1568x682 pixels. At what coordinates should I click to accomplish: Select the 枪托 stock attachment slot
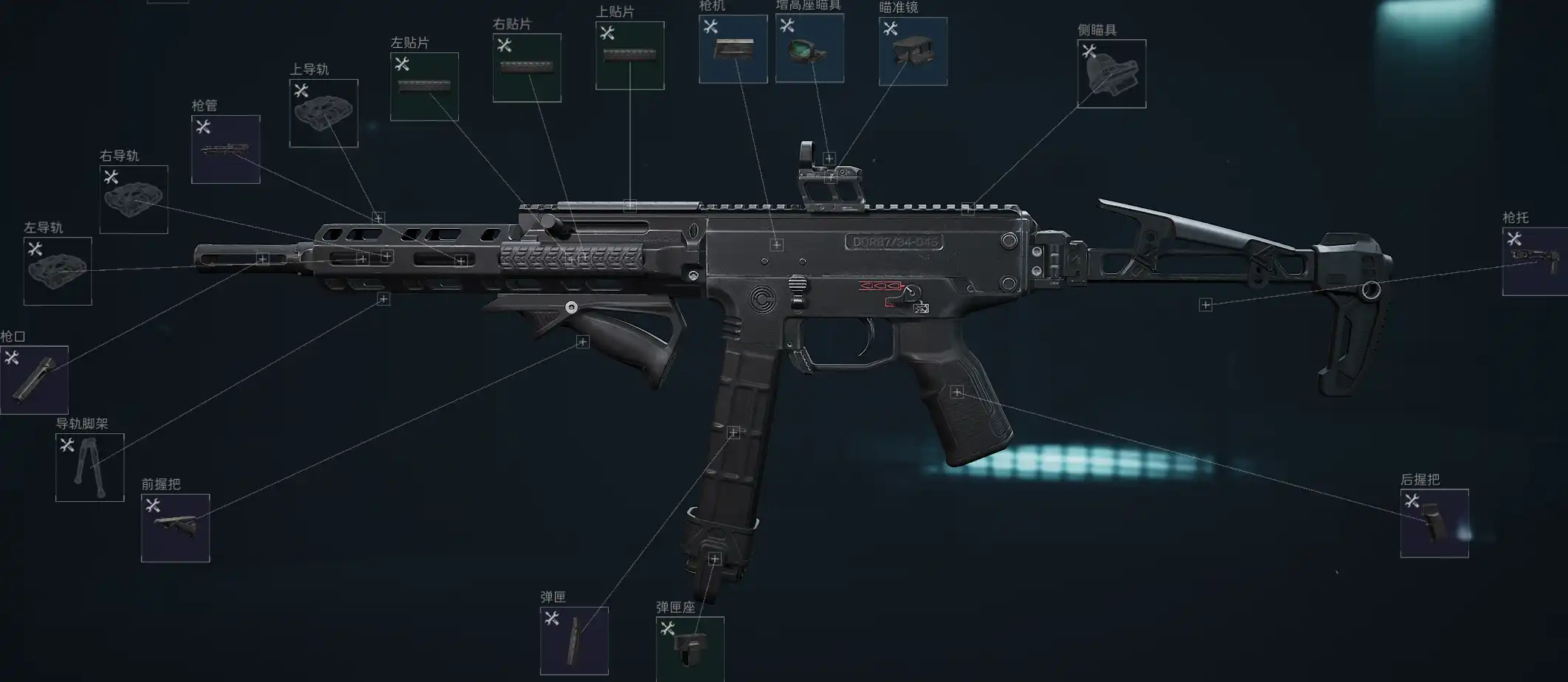coord(1535,261)
